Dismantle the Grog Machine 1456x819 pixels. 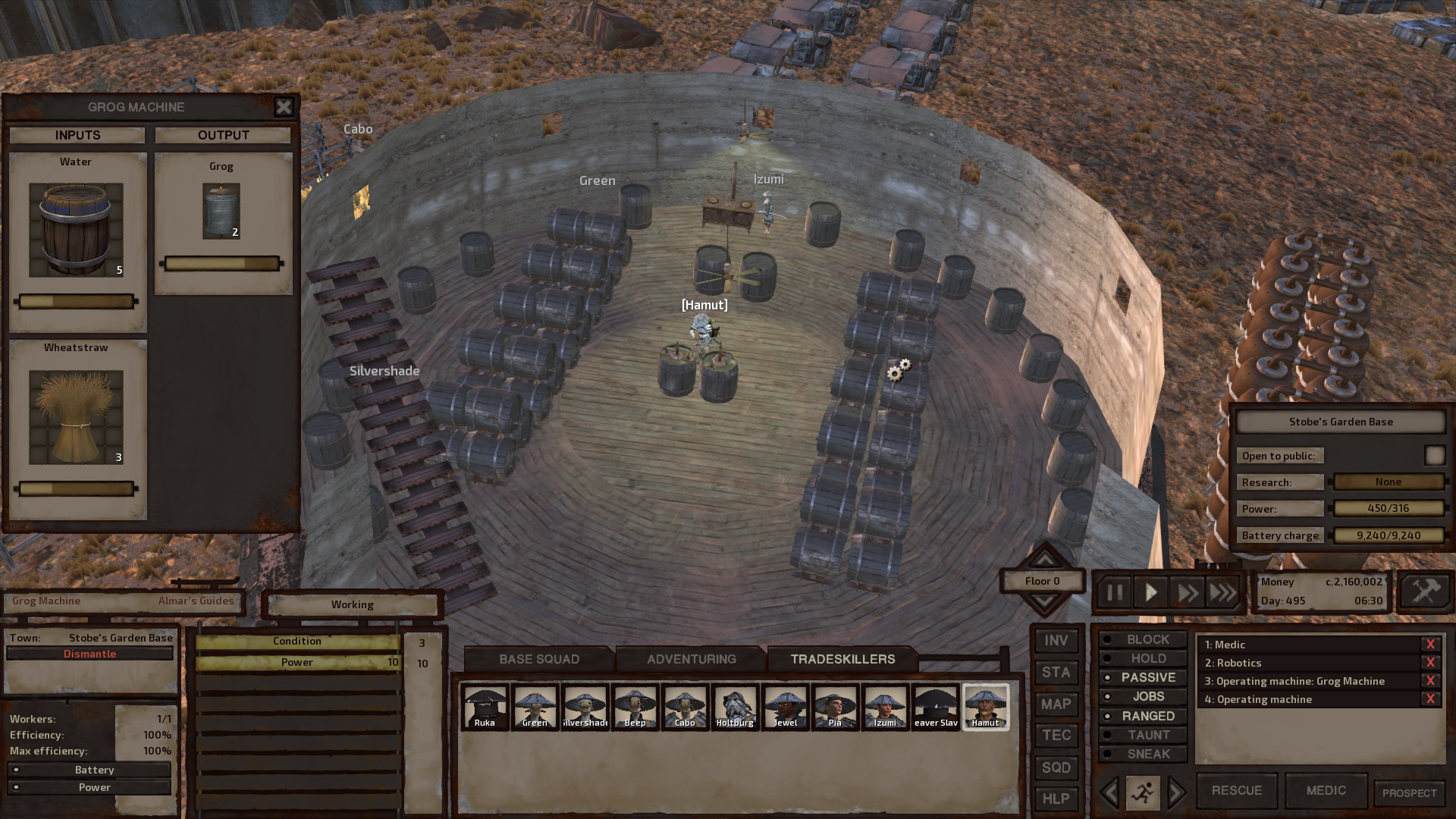[89, 654]
